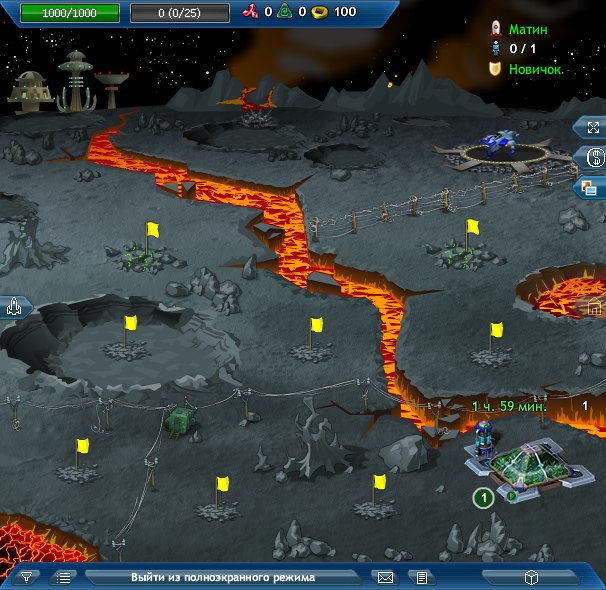Open the dollar currency exchange button

click(x=591, y=157)
